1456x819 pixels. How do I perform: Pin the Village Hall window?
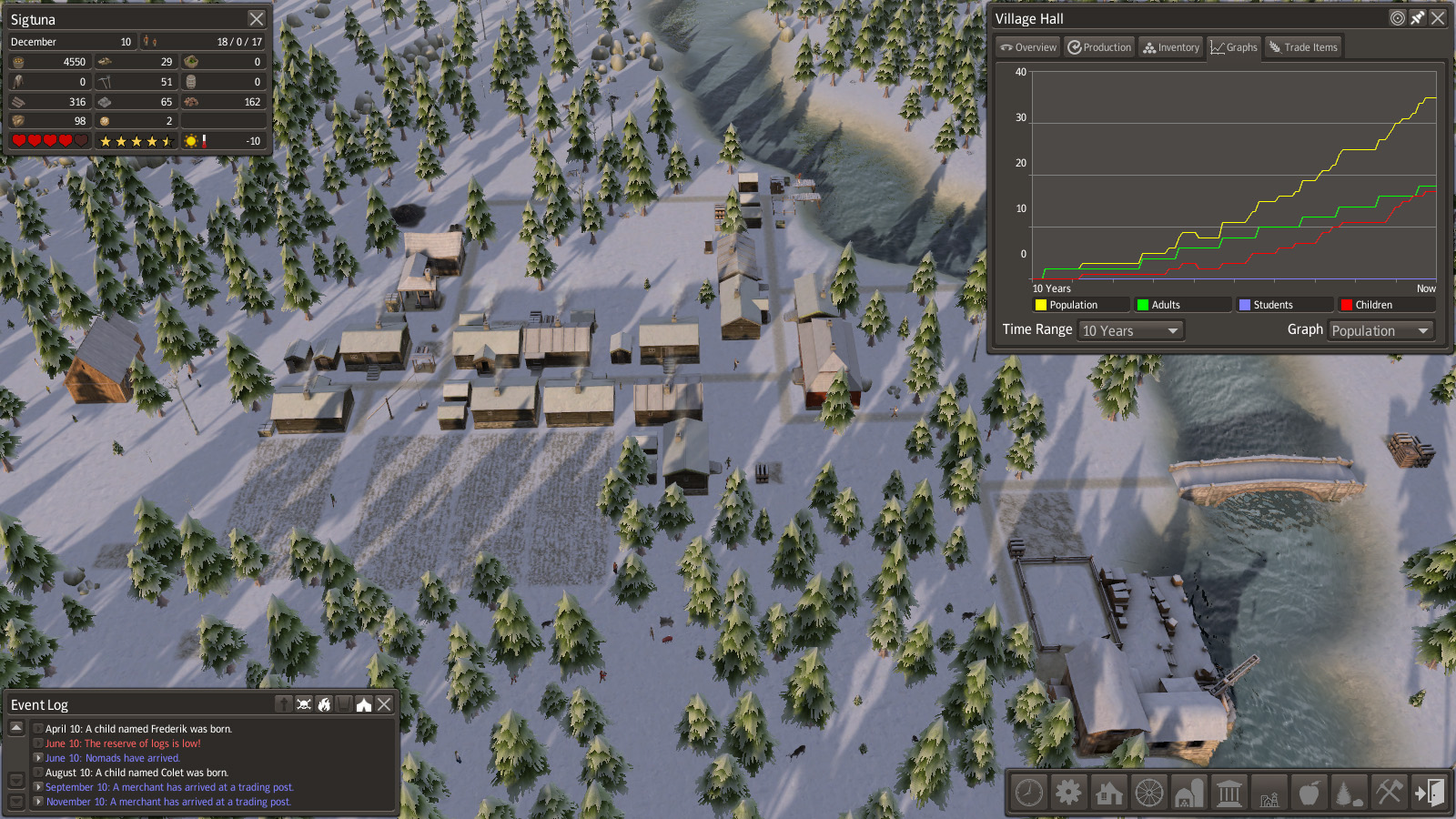[x=1418, y=18]
